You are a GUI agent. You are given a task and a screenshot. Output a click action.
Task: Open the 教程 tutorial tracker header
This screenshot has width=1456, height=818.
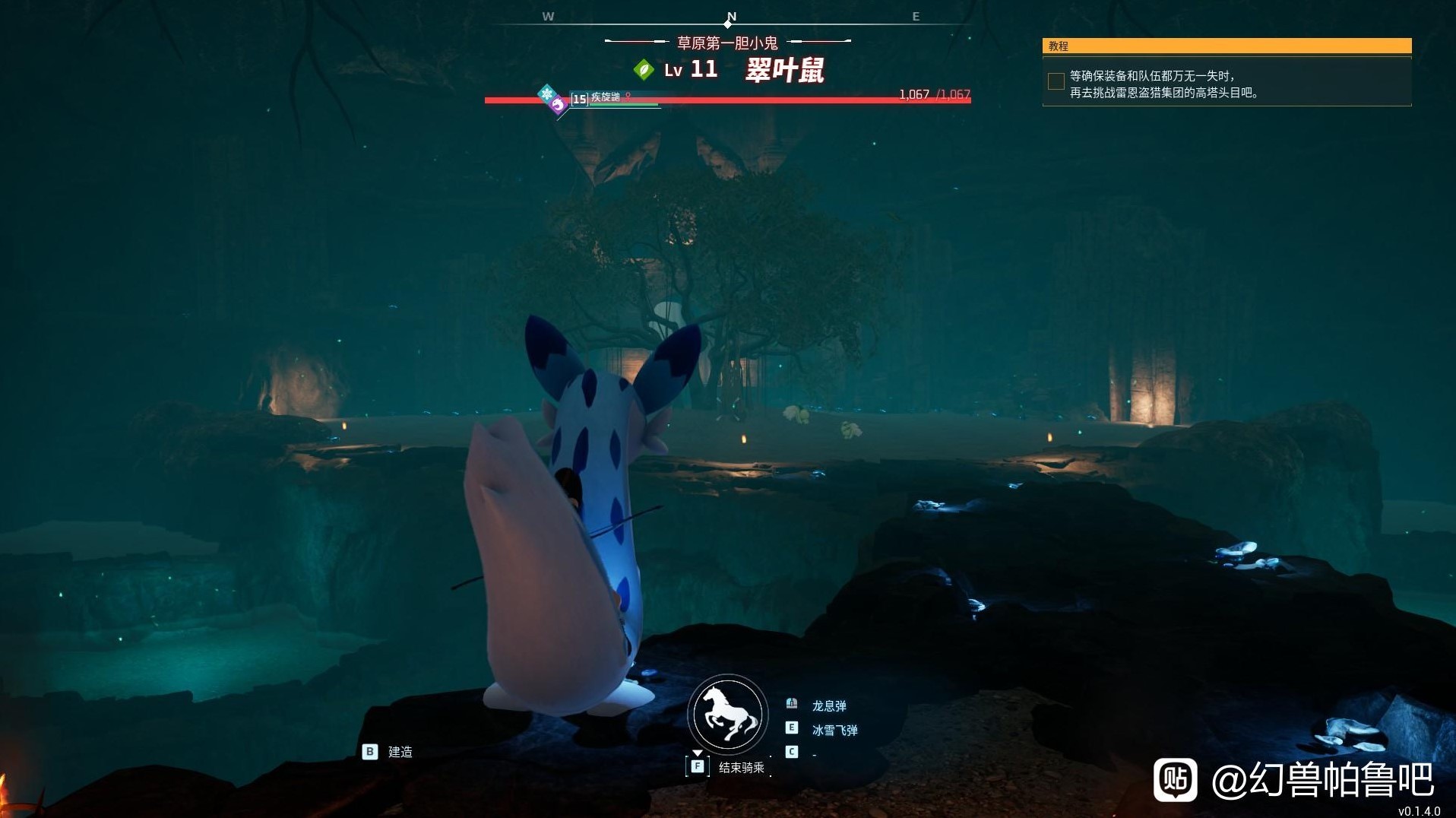click(x=1227, y=46)
